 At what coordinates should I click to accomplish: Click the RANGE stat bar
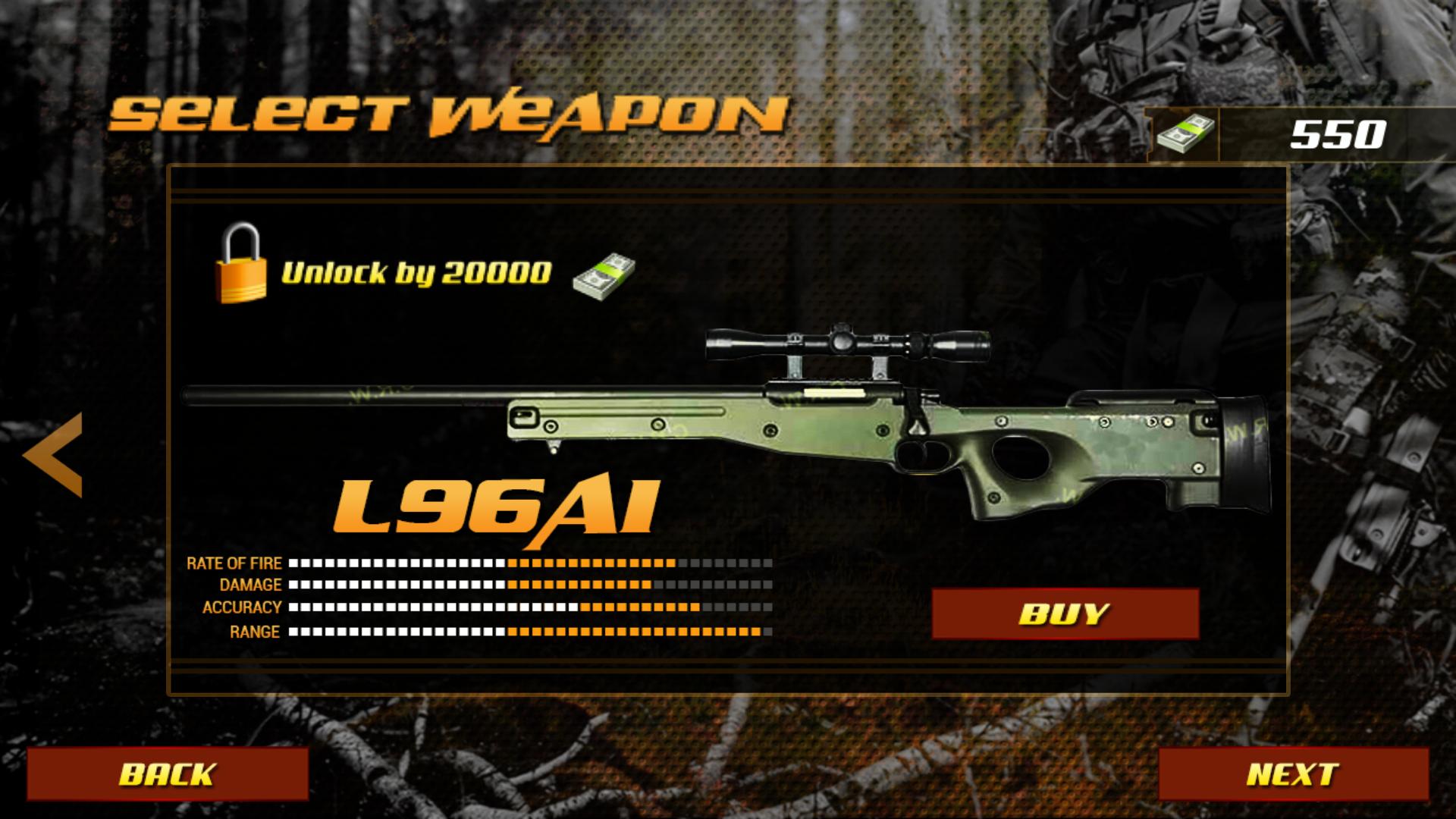click(x=531, y=630)
